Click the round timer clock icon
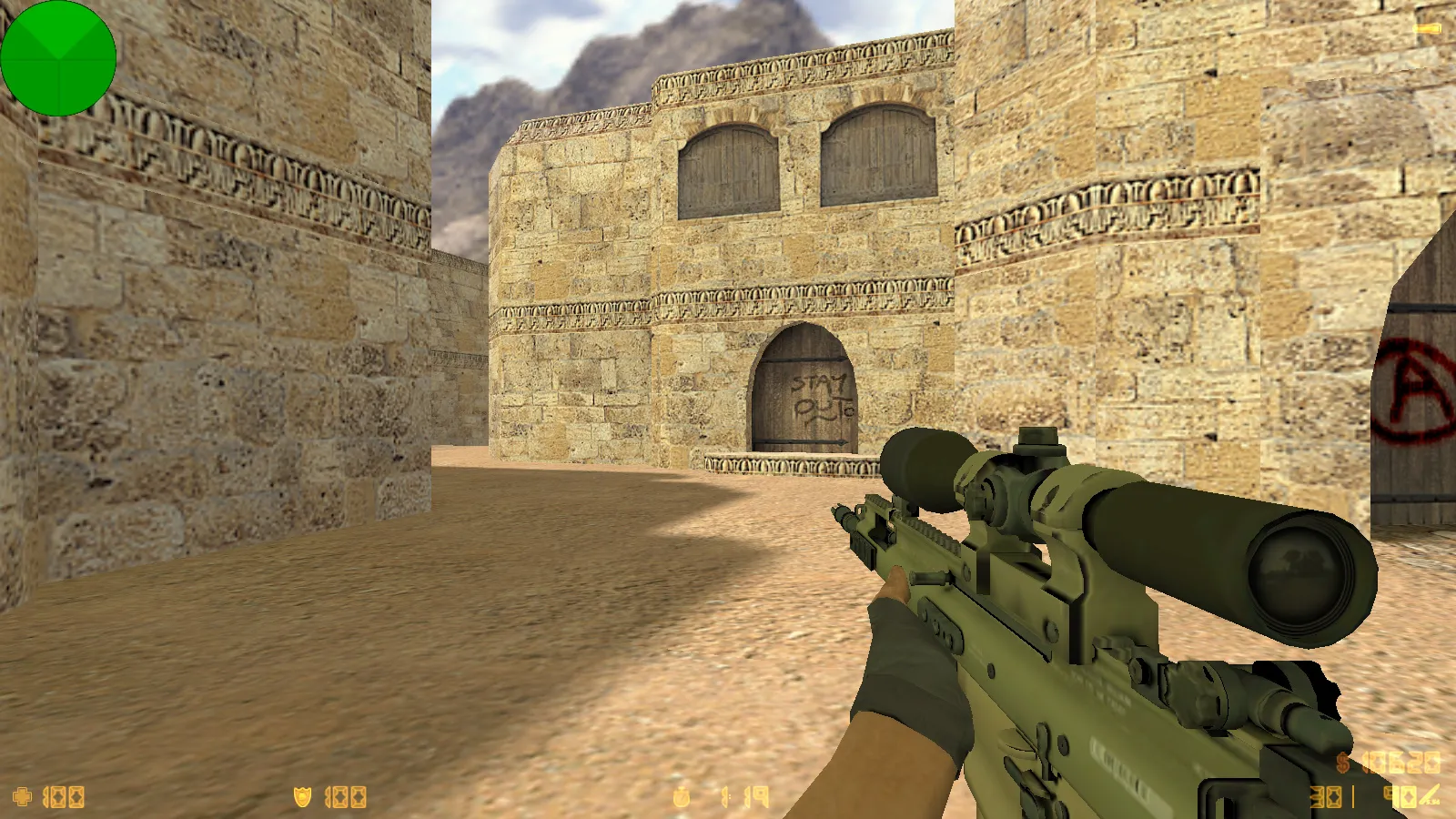The image size is (1456, 819). tap(682, 797)
